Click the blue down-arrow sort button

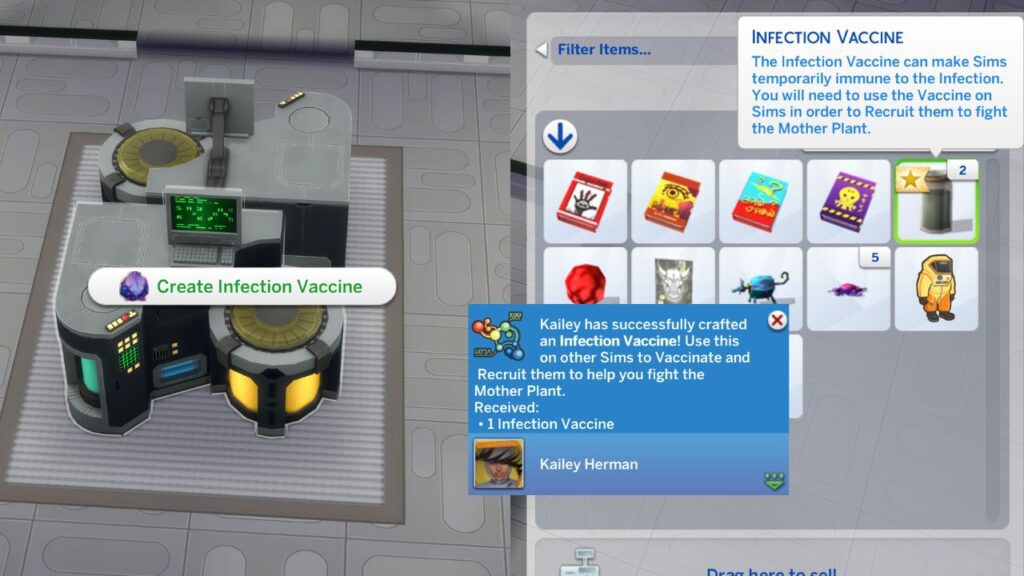560,137
